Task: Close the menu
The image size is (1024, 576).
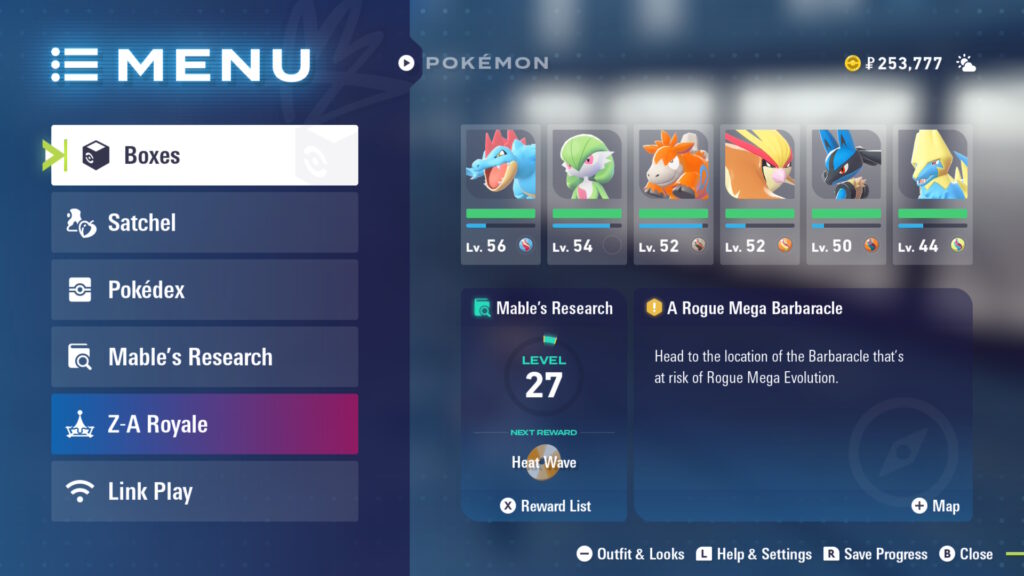Action: click(x=966, y=554)
